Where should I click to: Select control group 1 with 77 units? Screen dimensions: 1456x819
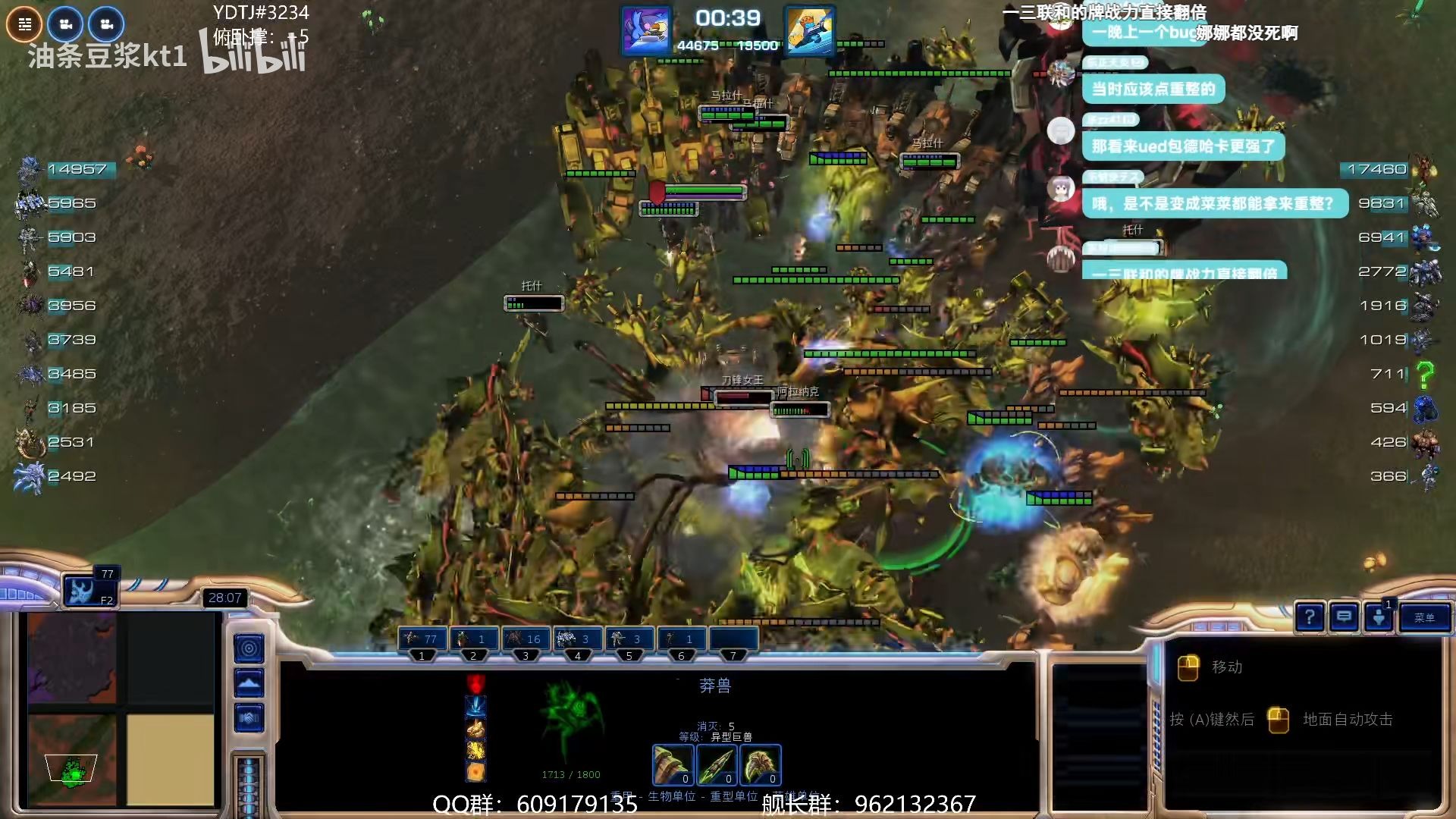pos(422,639)
